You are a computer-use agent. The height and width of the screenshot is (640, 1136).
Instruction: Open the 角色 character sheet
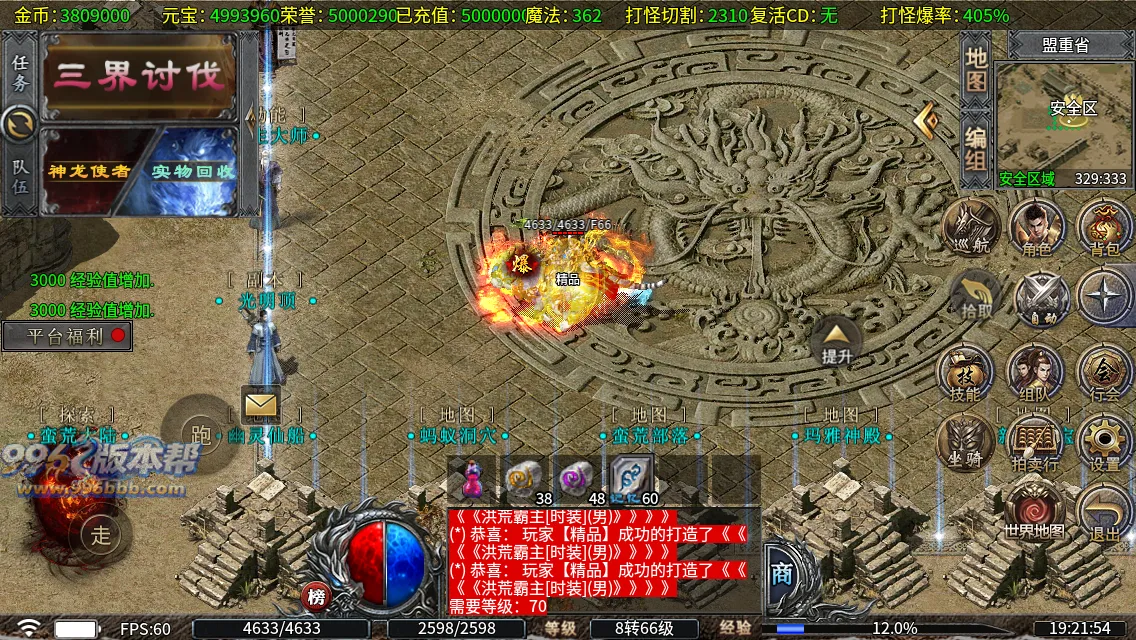click(1036, 229)
